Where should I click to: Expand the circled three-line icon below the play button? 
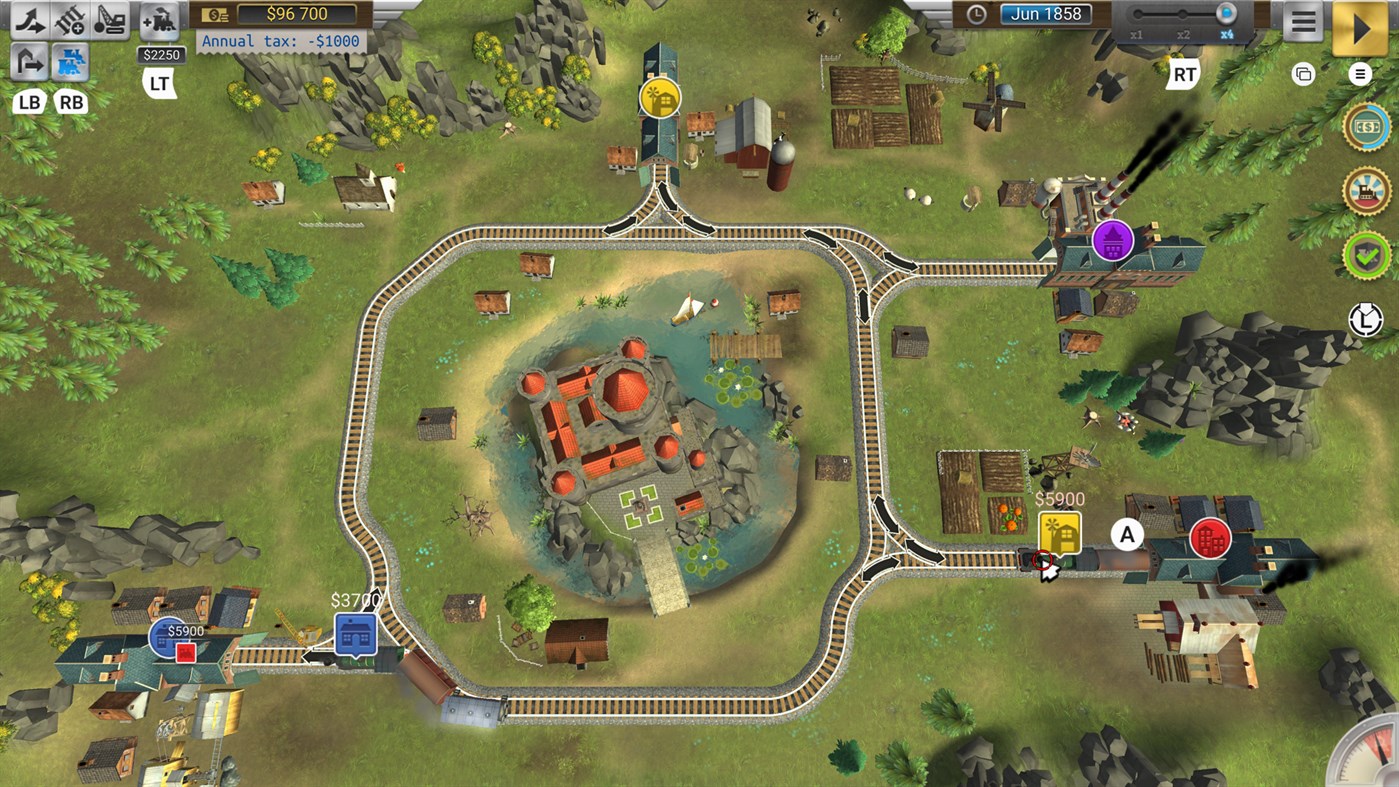tap(1360, 72)
